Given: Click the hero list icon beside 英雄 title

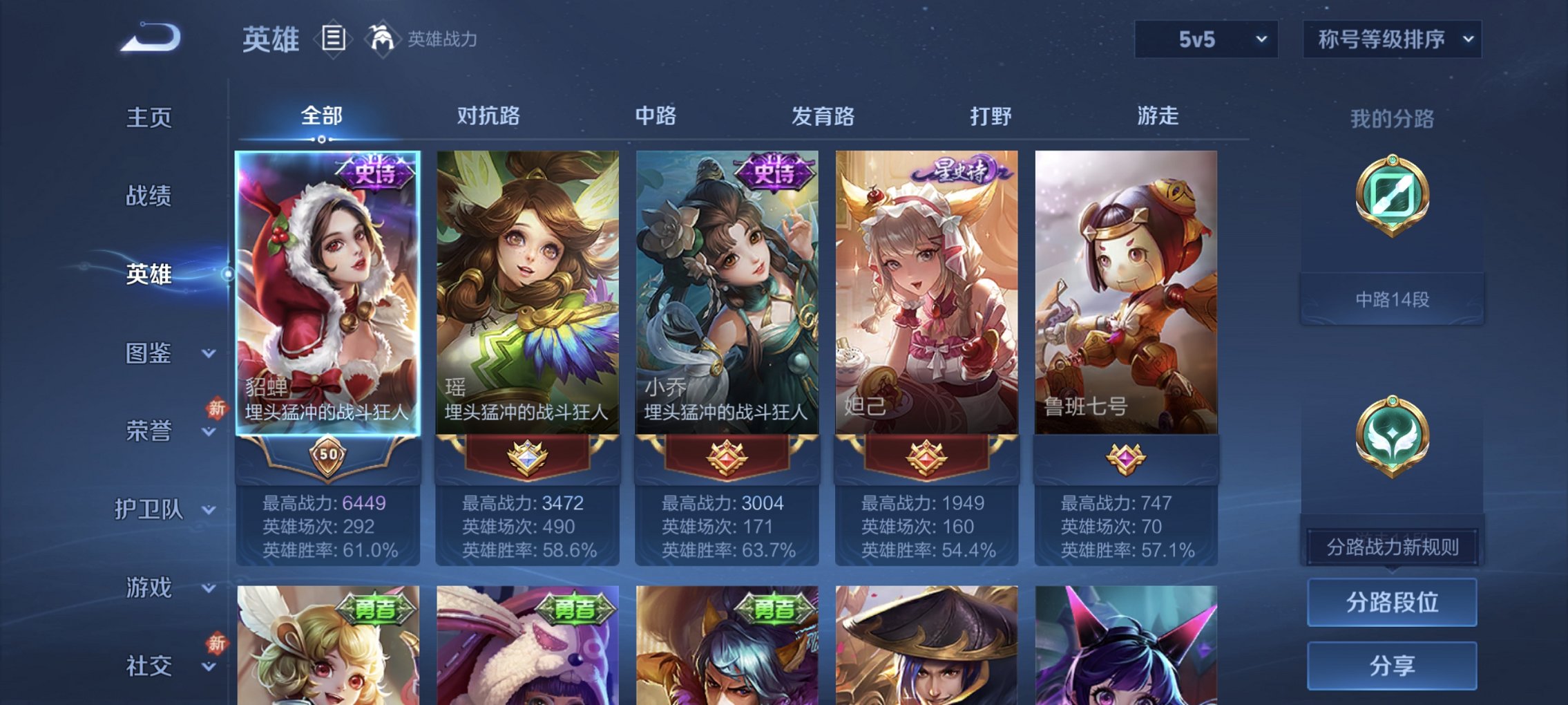Looking at the screenshot, I should pos(334,38).
